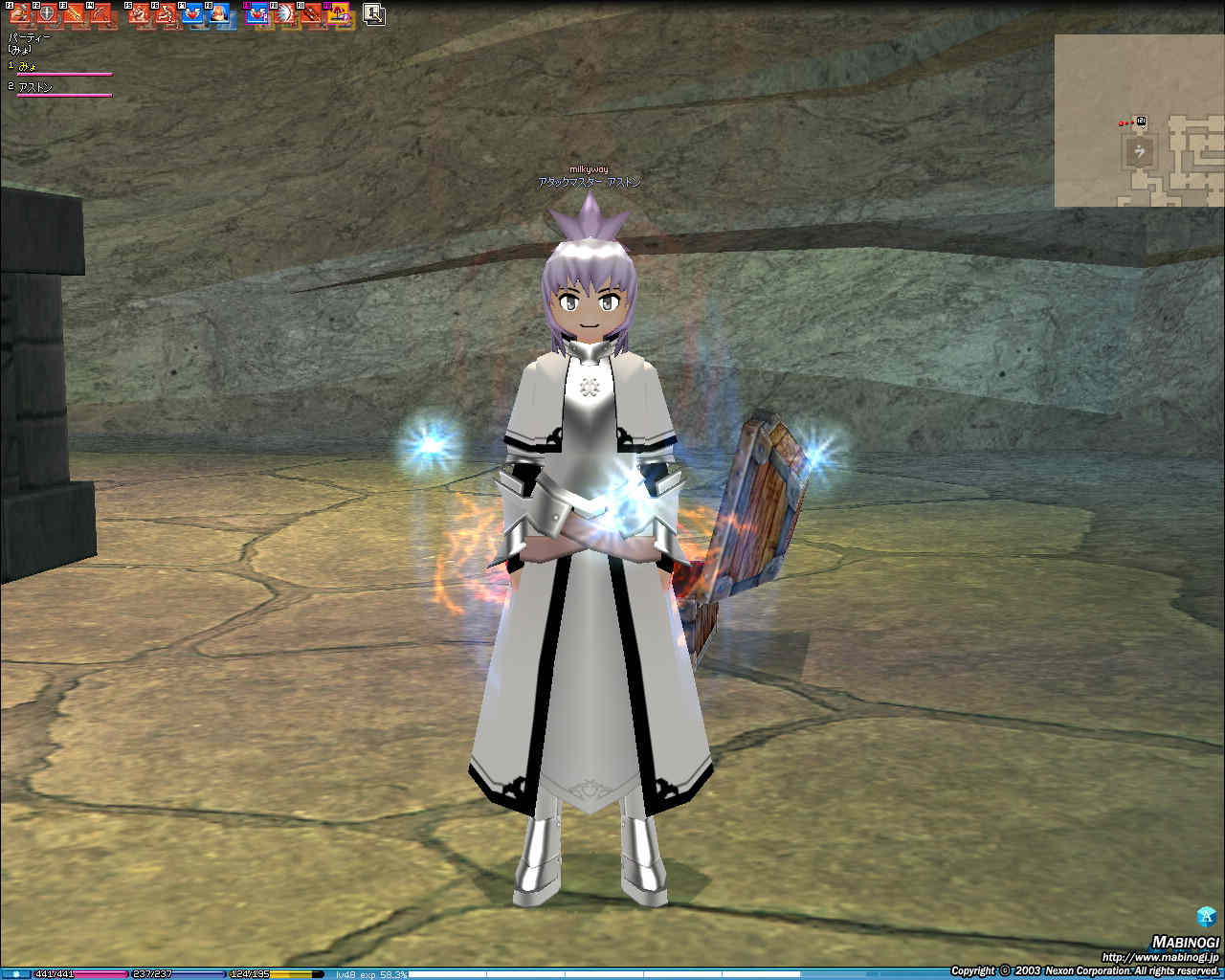Open the menu button left of HP bar

pyautogui.click(x=15, y=974)
